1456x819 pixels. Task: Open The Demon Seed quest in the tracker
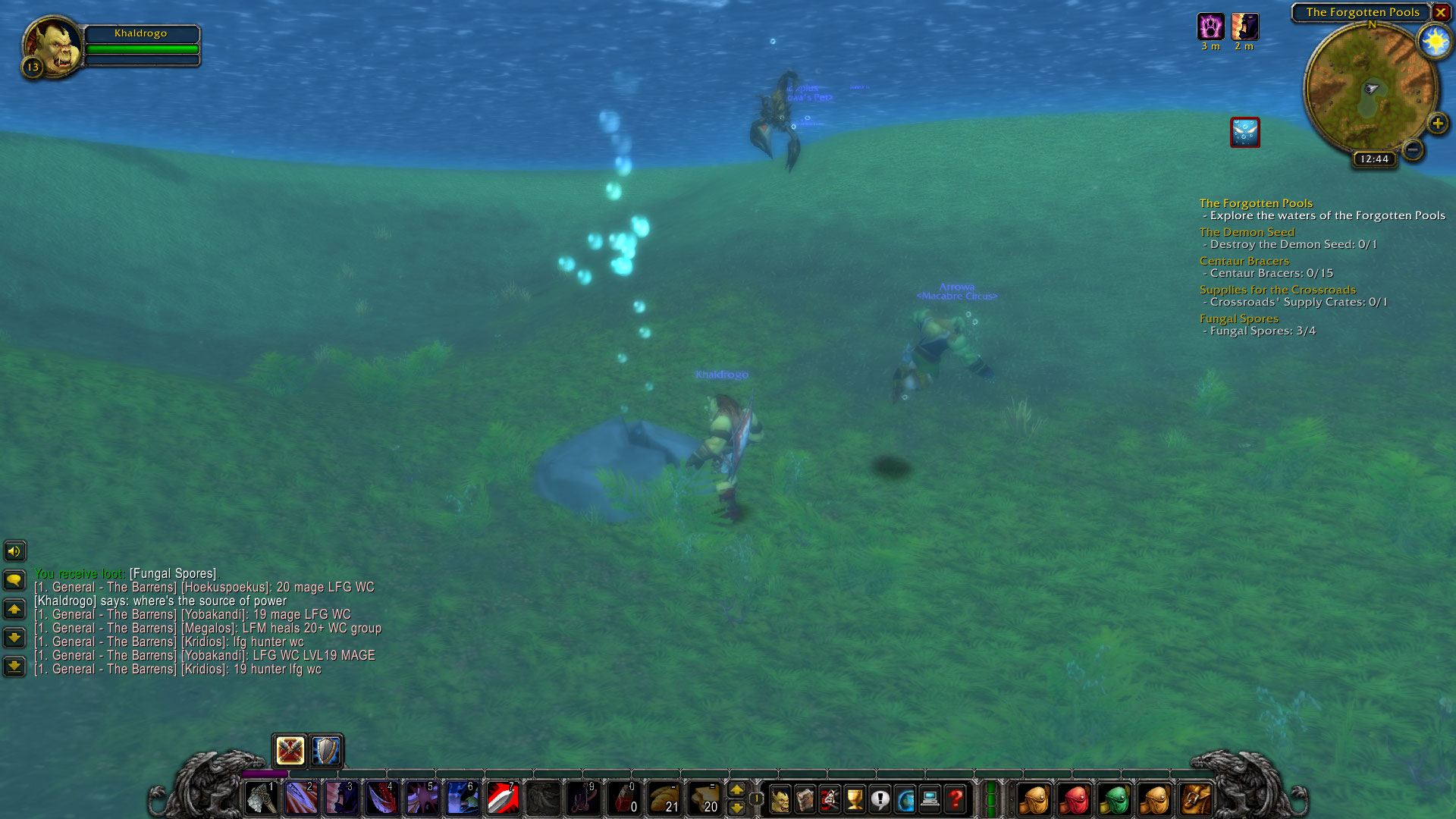pyautogui.click(x=1247, y=232)
